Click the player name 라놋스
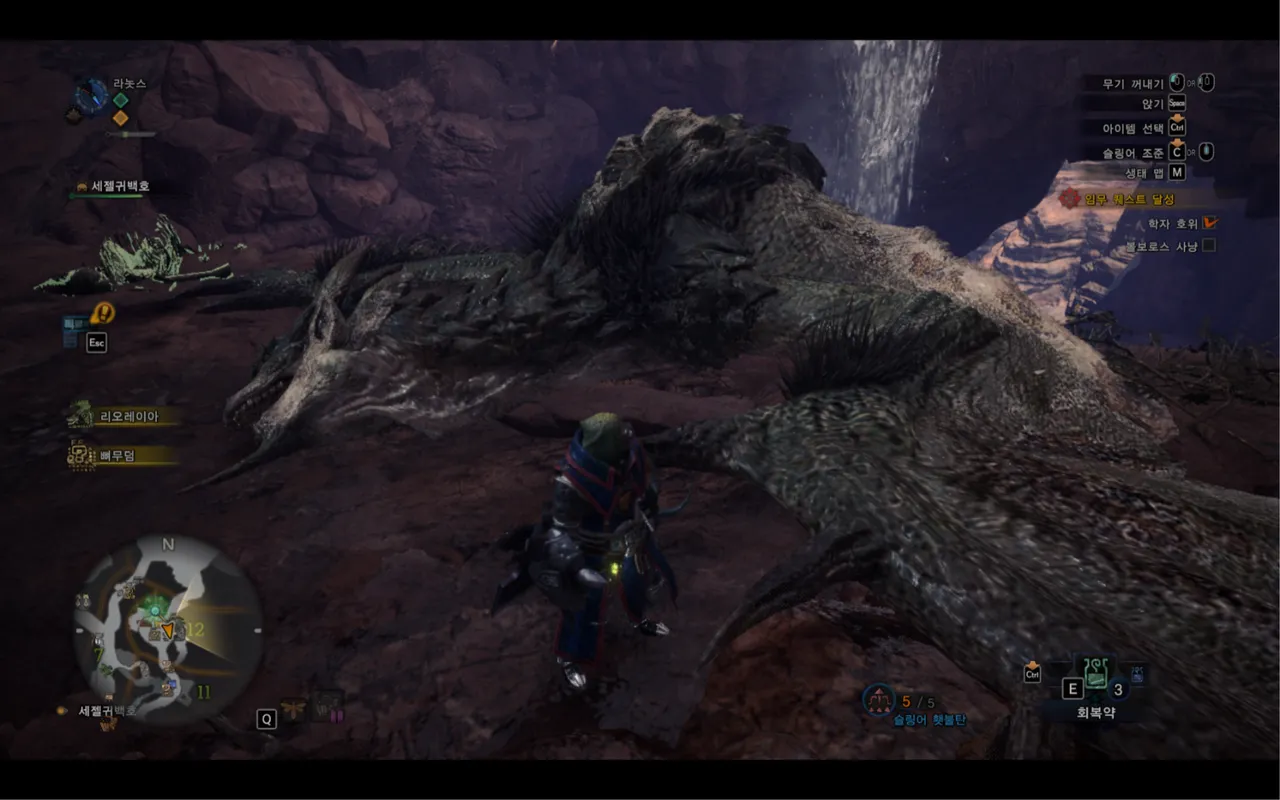Viewport: 1280px width, 800px height. point(128,83)
